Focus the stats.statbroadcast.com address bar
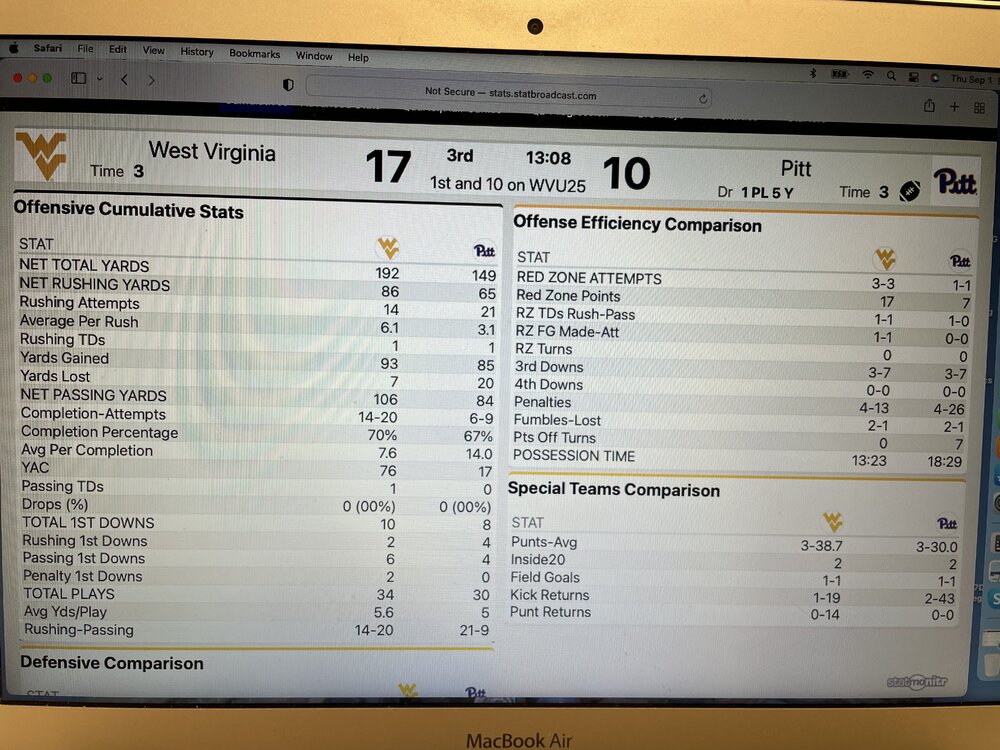The image size is (1000, 750). pyautogui.click(x=510, y=95)
